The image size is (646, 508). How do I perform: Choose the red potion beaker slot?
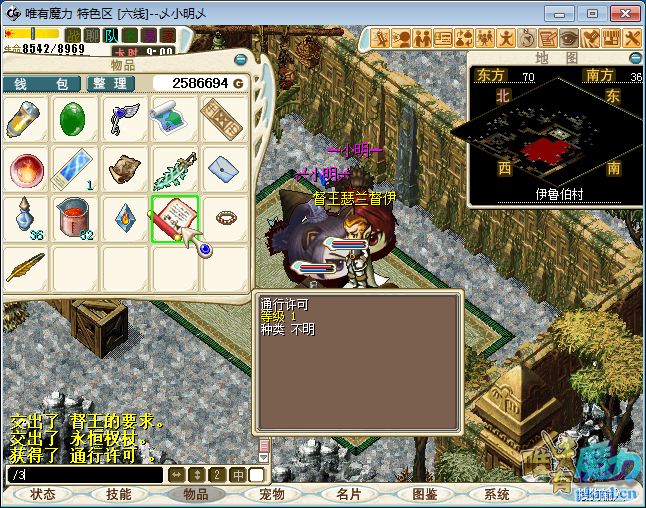click(75, 217)
